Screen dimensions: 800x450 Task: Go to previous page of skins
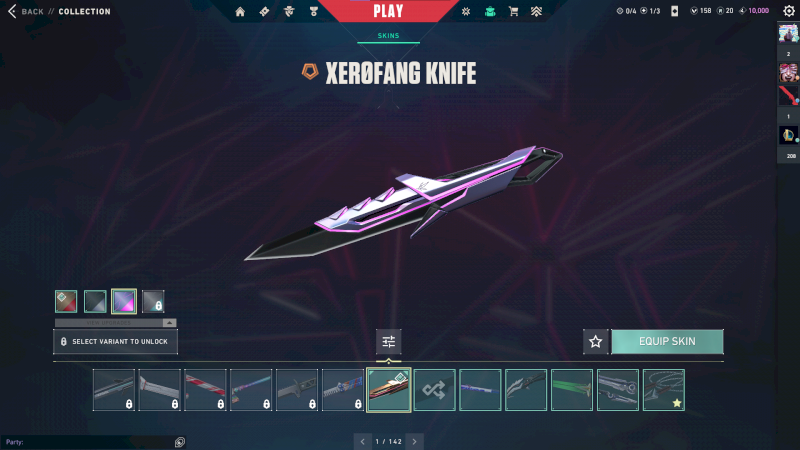click(x=361, y=441)
